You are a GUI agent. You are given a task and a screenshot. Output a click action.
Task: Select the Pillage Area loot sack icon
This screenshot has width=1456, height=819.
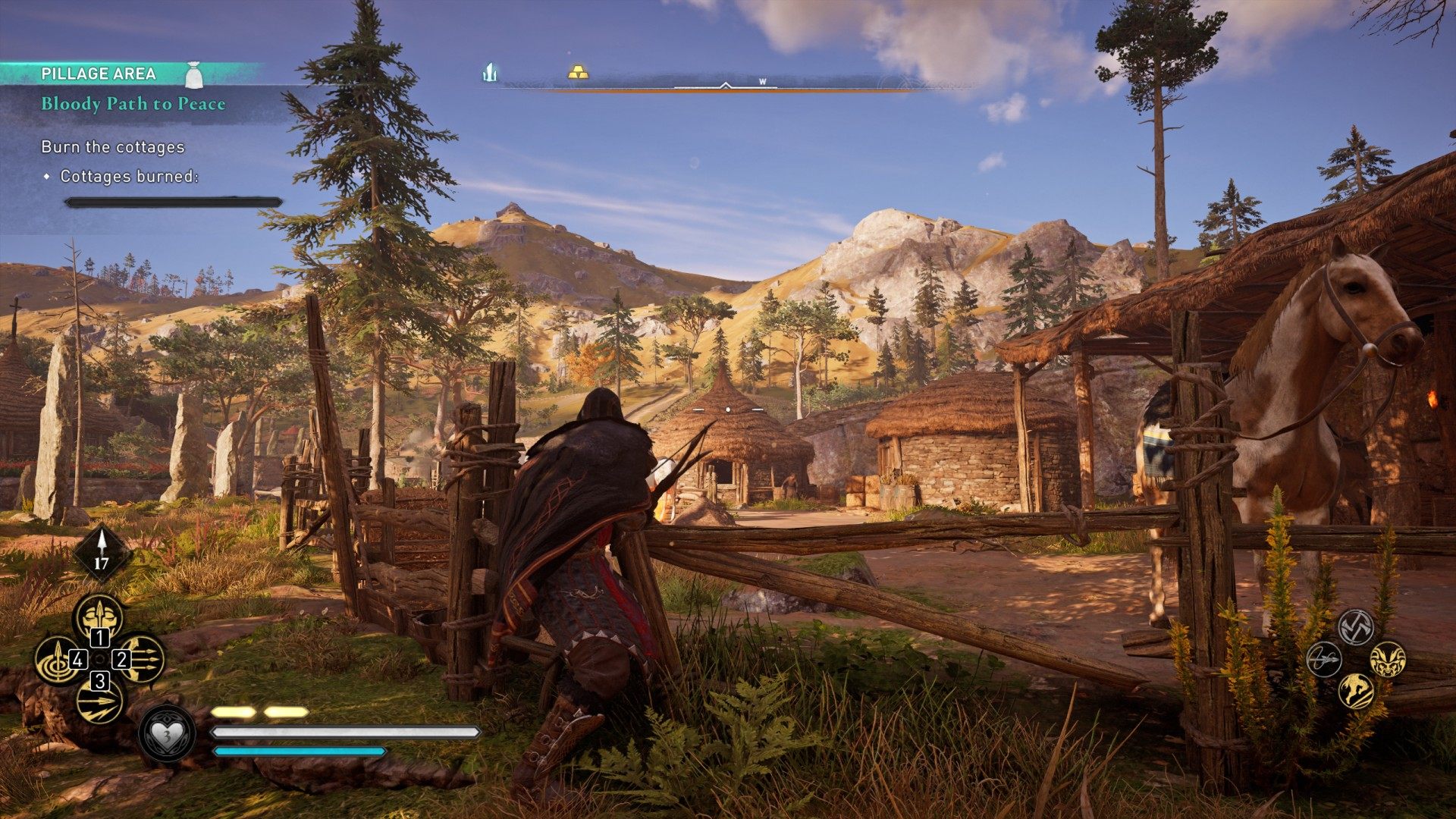click(x=194, y=74)
